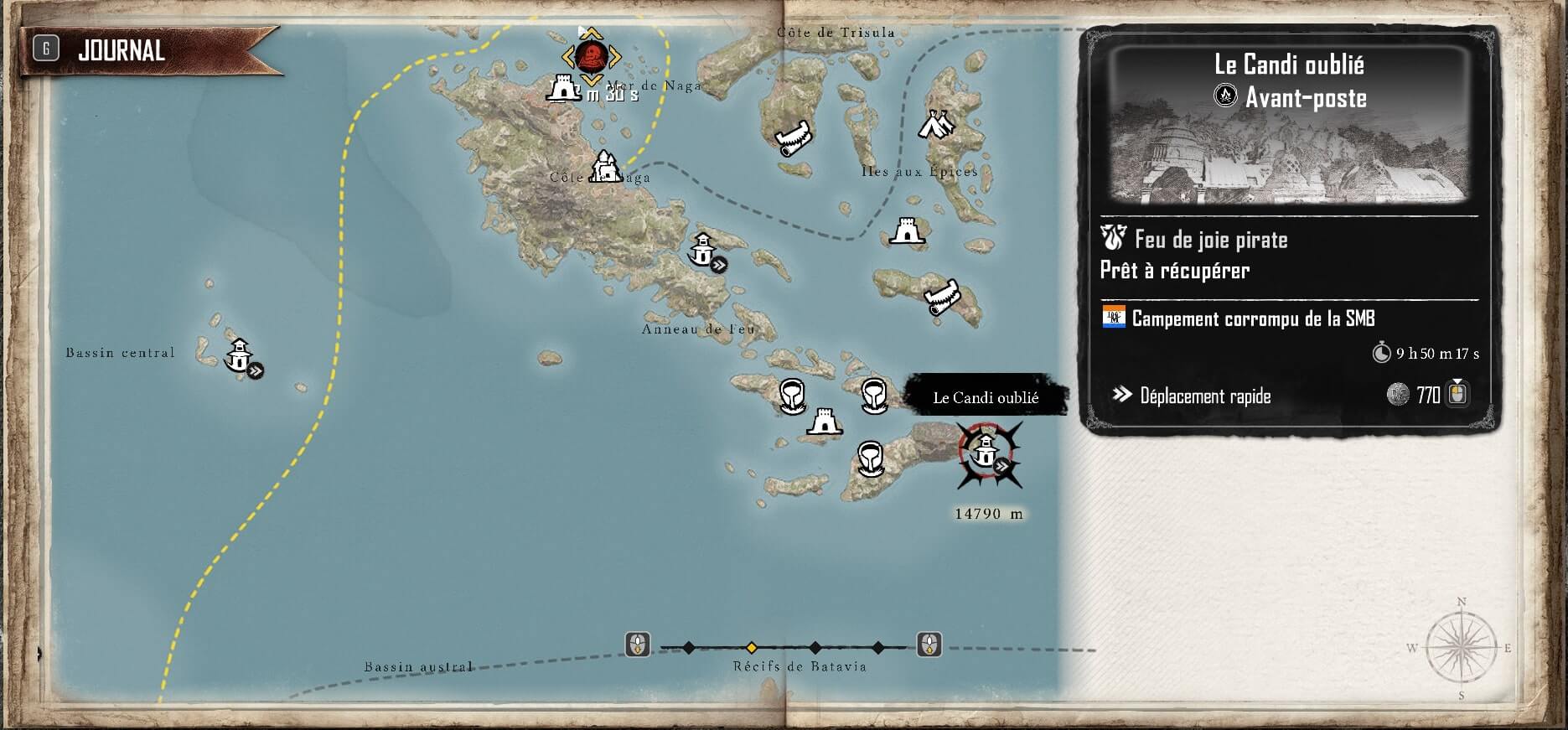The height and width of the screenshot is (730, 1568).
Task: Select the Feu de joie pirate entry
Action: (1210, 240)
